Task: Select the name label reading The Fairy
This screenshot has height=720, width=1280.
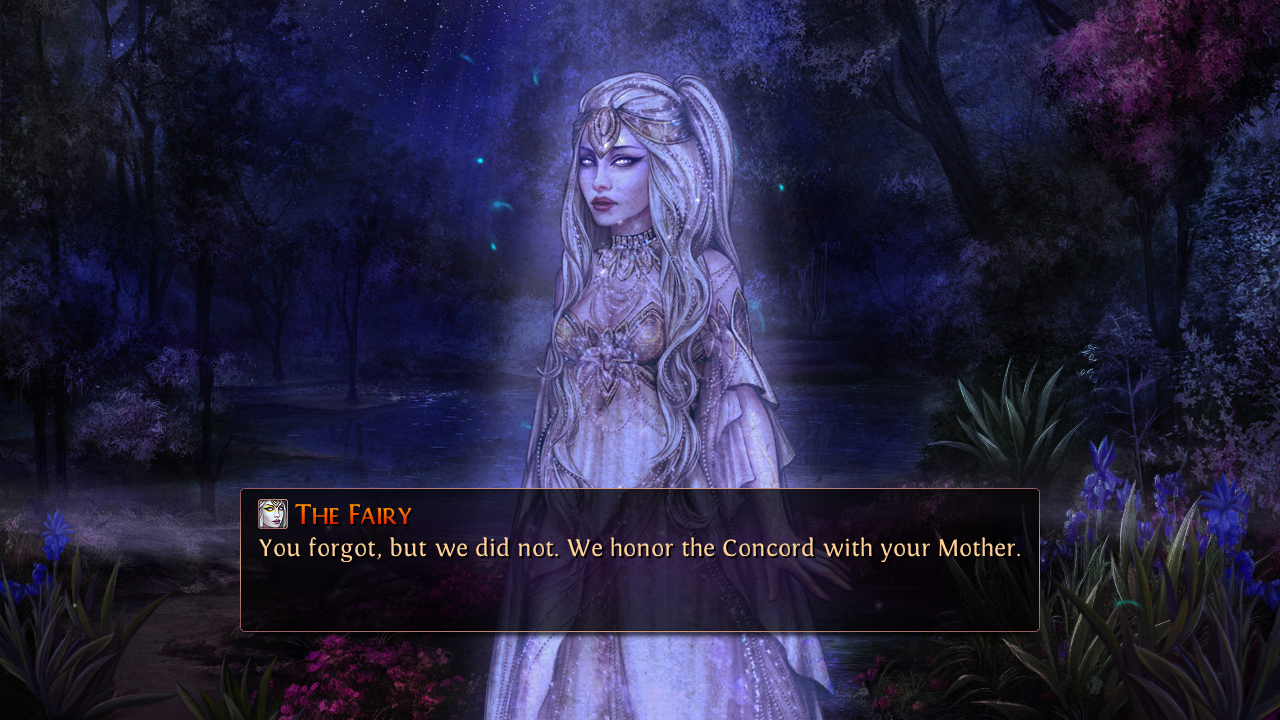Action: point(355,515)
